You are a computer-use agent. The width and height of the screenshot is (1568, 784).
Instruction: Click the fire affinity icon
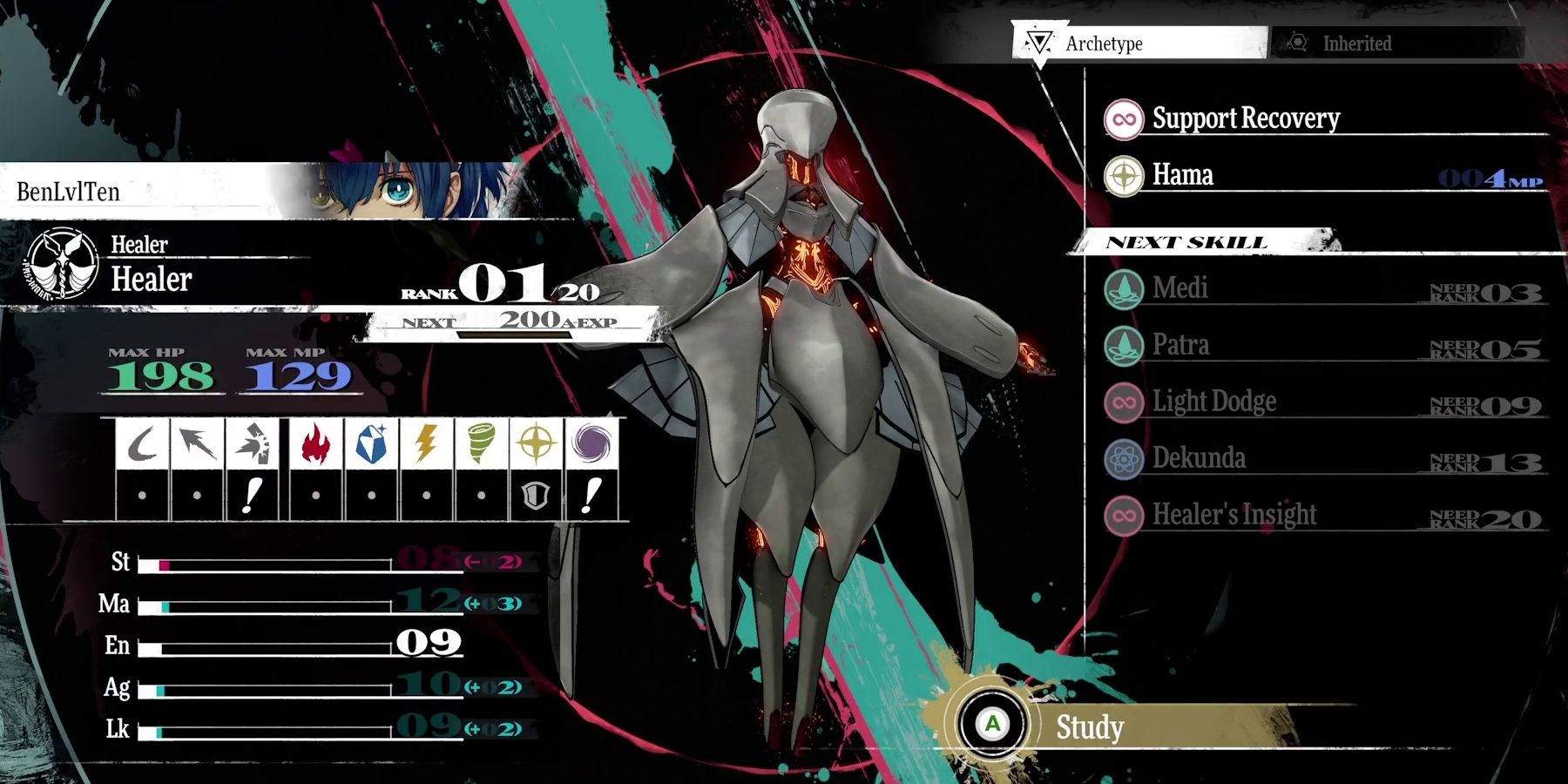coord(316,444)
